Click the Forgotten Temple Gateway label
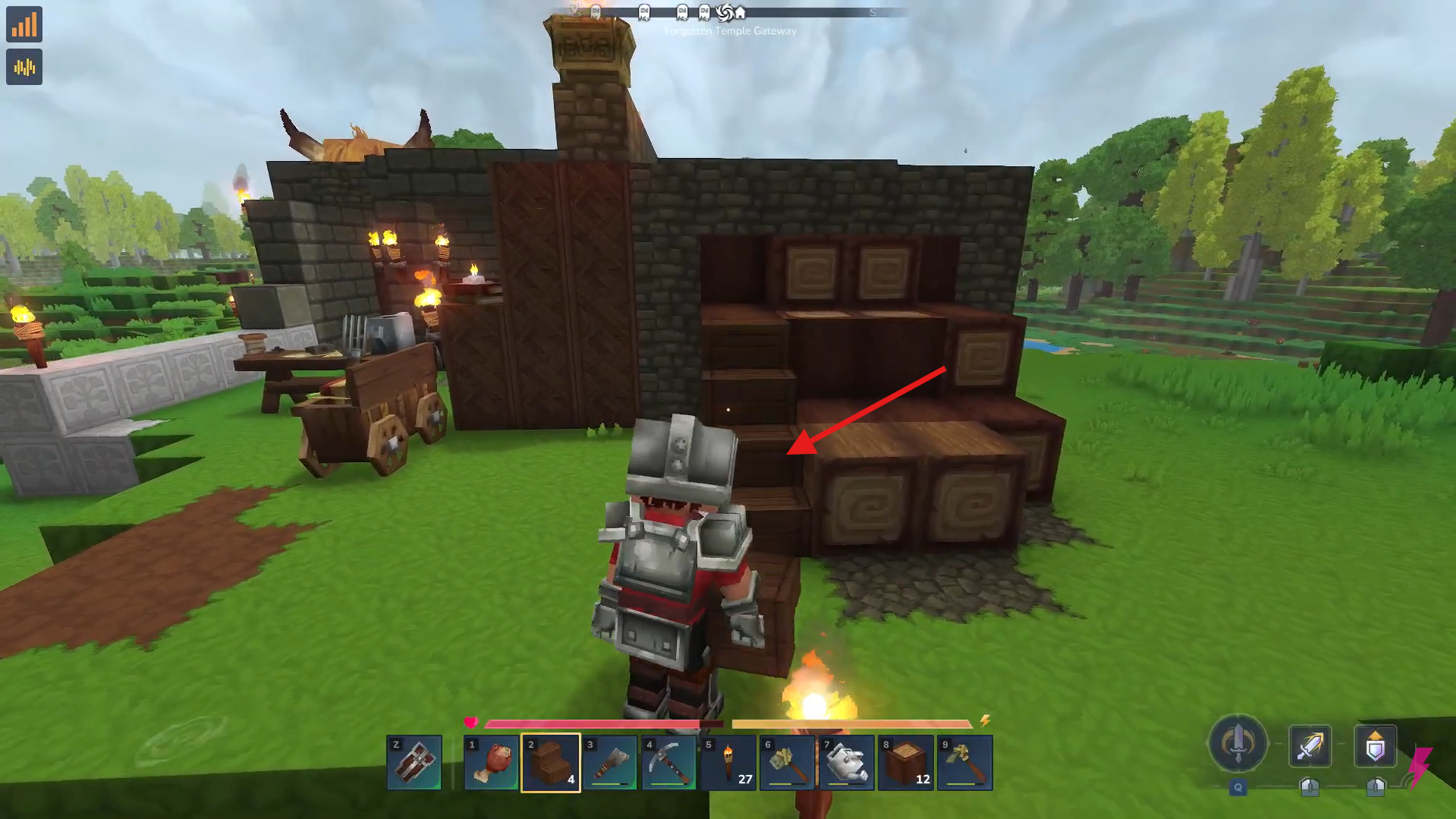Screen dimensions: 1456x819 (731, 30)
